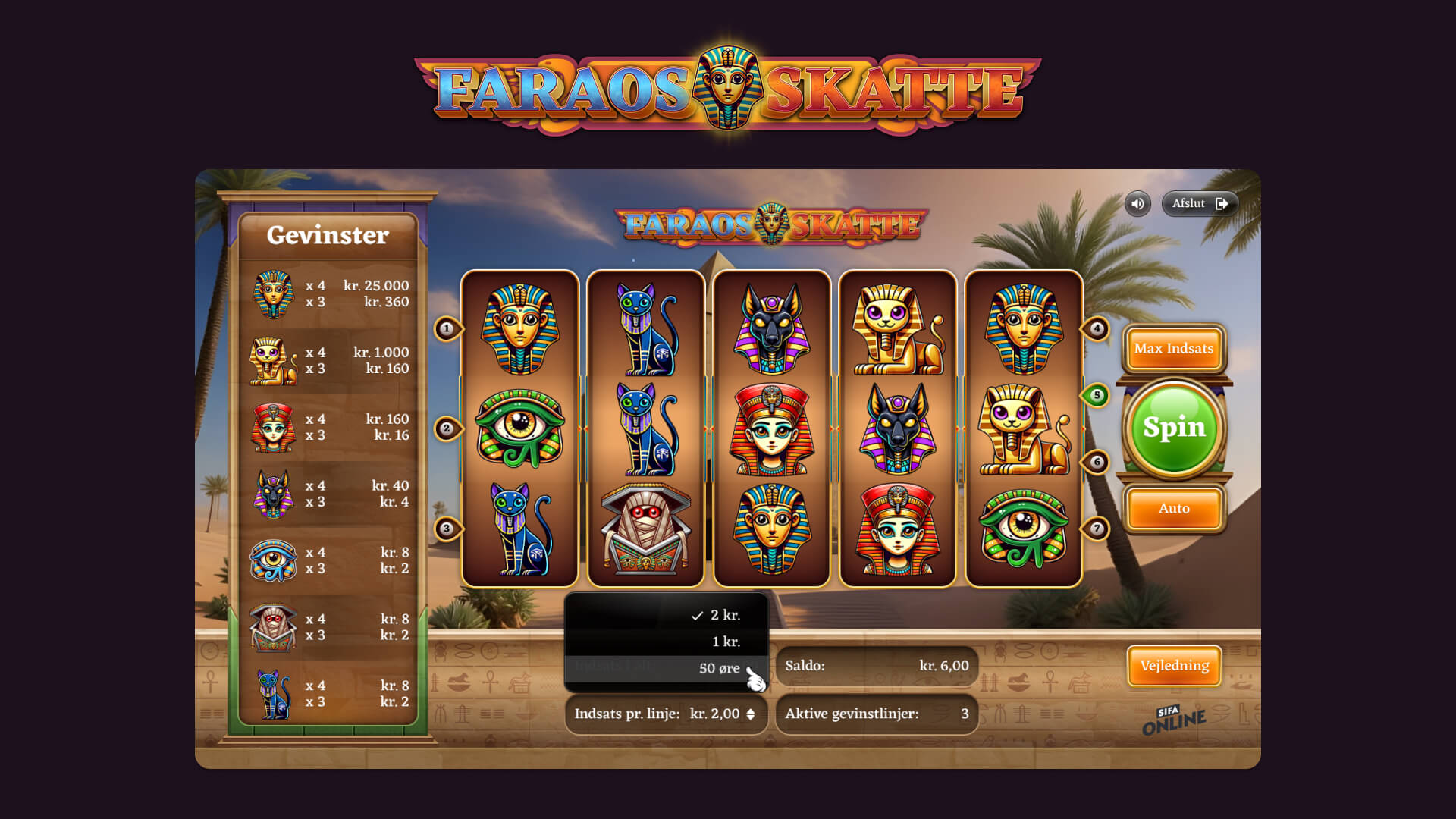Click the Max Indsats button
The image size is (1456, 819).
(1174, 349)
